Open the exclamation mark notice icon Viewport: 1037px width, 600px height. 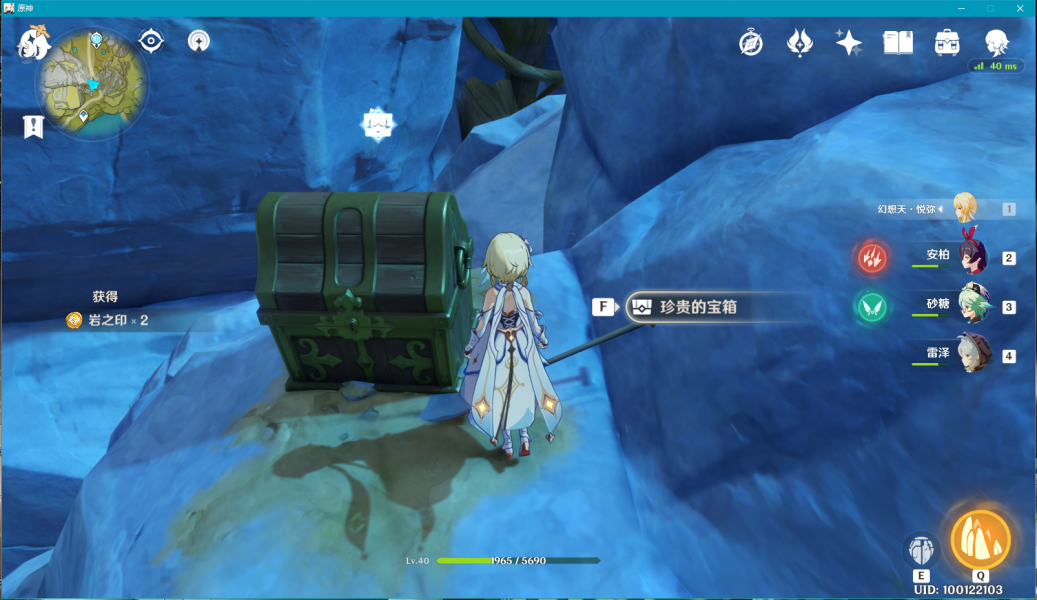tap(34, 126)
